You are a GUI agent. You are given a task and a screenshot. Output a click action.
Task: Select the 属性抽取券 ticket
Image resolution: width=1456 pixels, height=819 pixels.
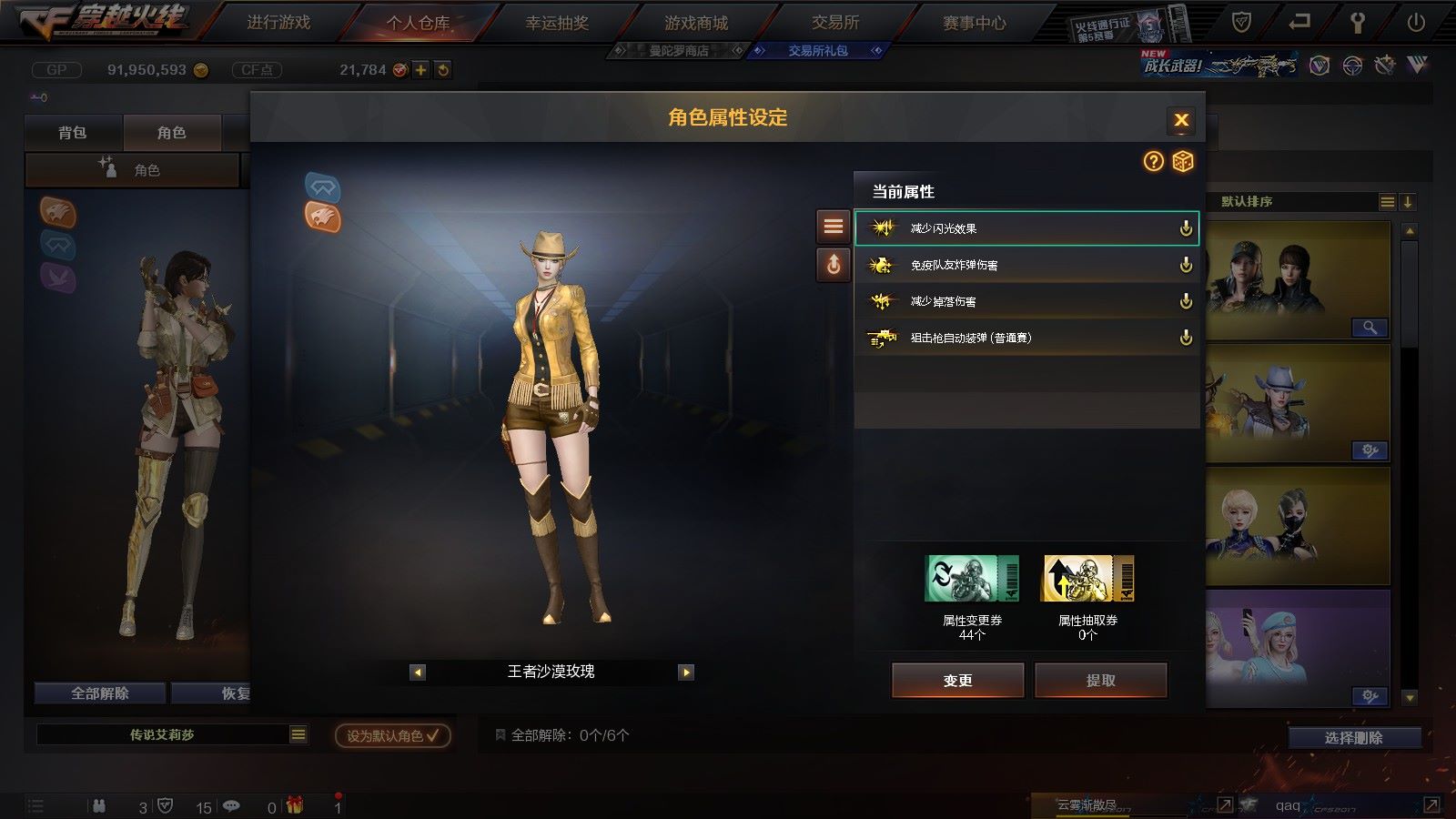[x=1087, y=579]
